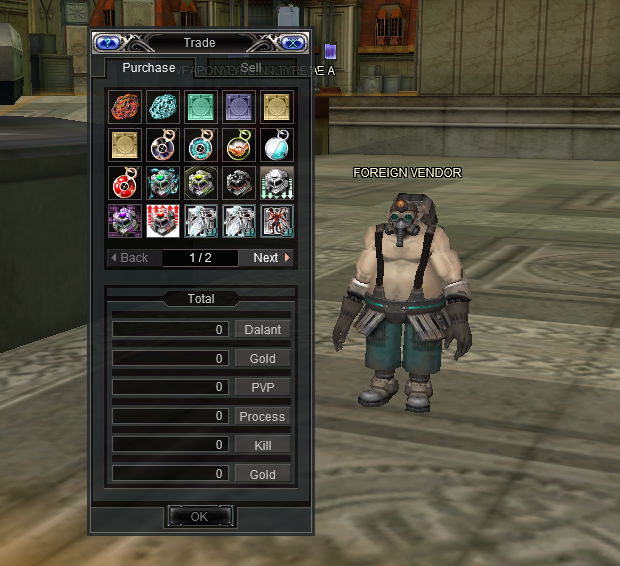Pick the green square plate item

coord(200,106)
